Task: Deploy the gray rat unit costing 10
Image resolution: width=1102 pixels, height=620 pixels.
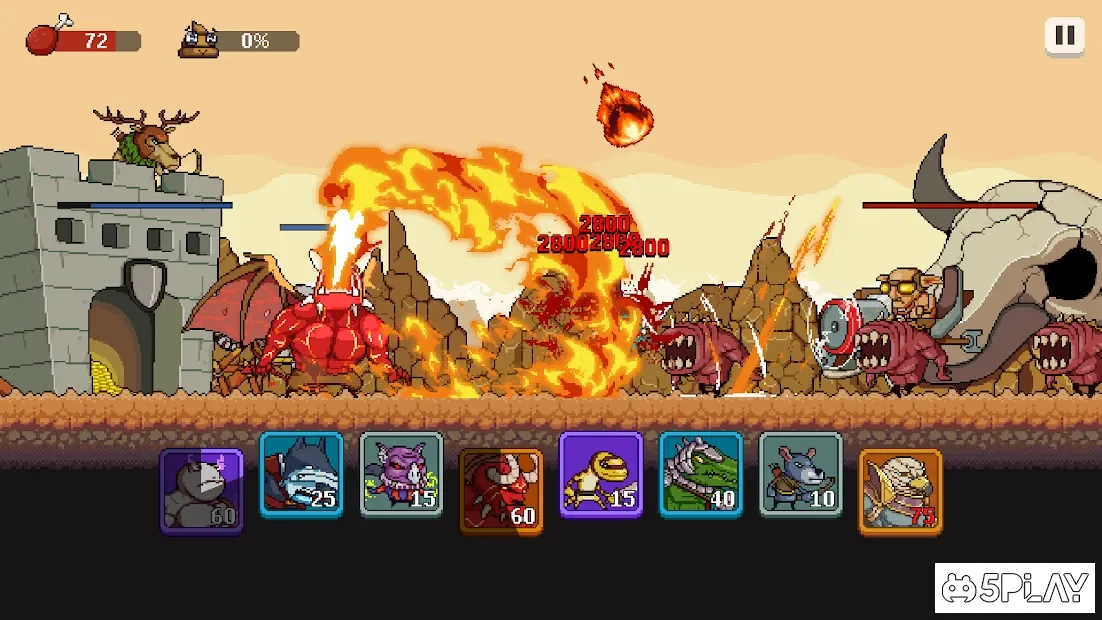Action: (x=801, y=474)
